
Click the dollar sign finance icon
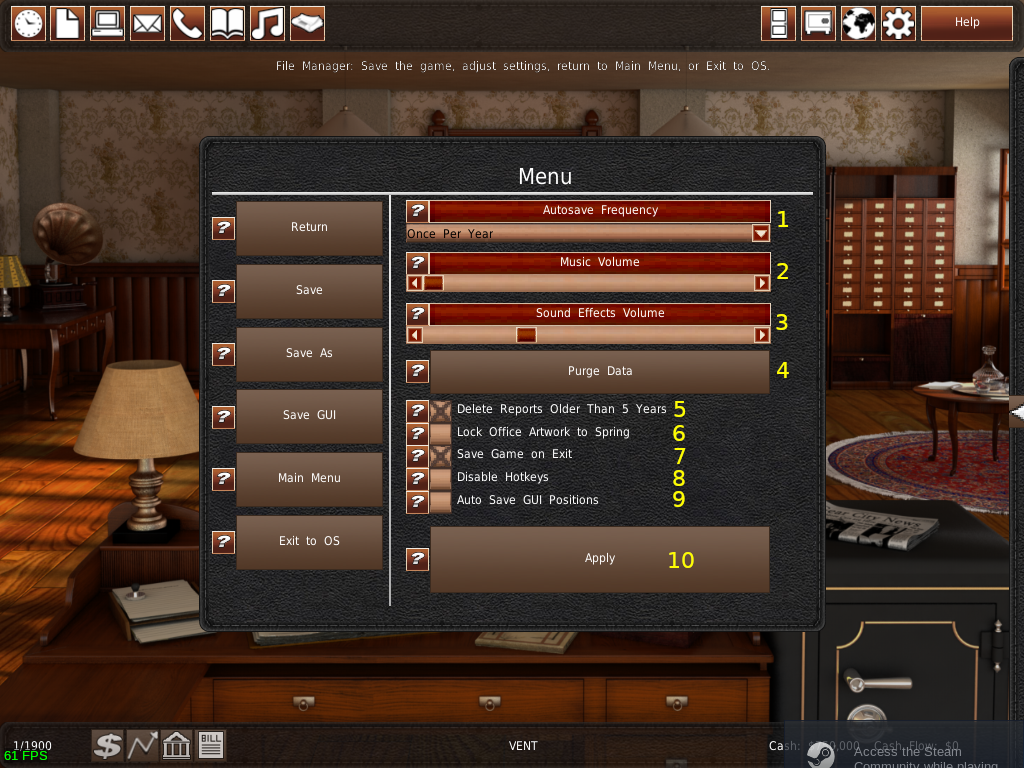[108, 745]
